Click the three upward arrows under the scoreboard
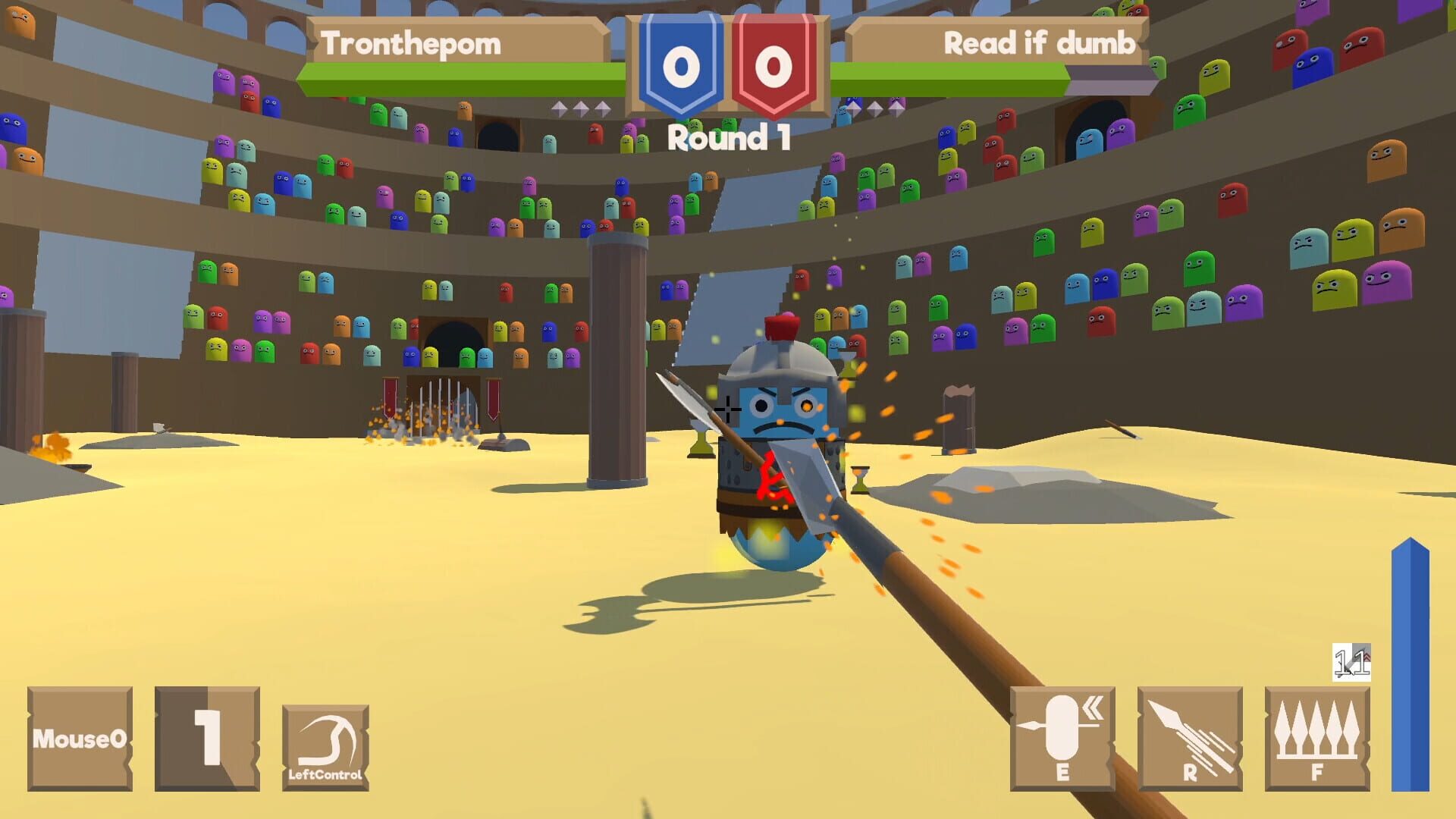Screen dimensions: 1456x819 coord(580,108)
